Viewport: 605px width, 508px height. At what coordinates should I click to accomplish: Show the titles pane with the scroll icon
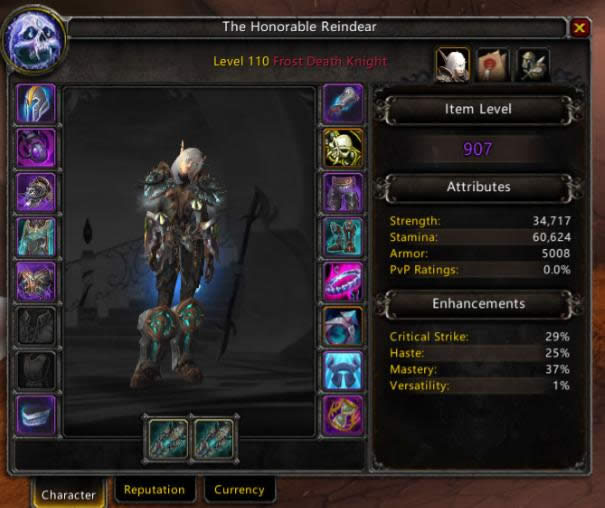[x=491, y=66]
